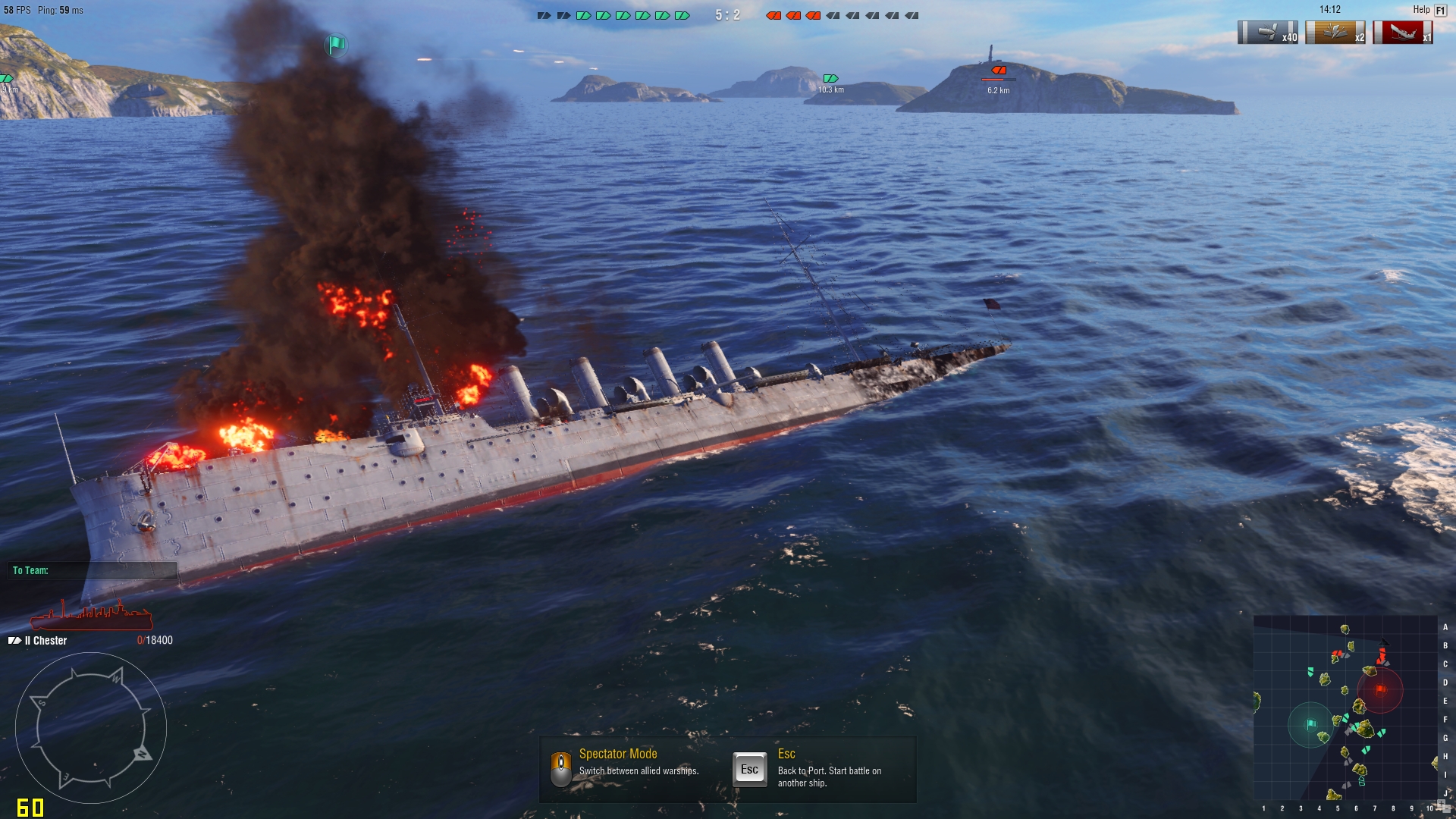Click the ship heading compass dial

click(91, 728)
